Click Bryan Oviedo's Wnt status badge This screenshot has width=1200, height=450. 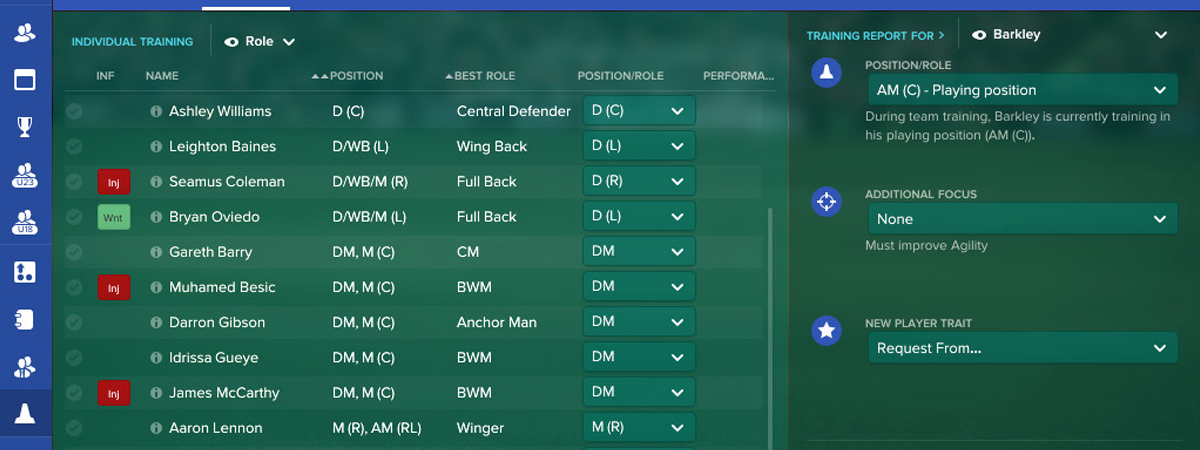click(114, 217)
